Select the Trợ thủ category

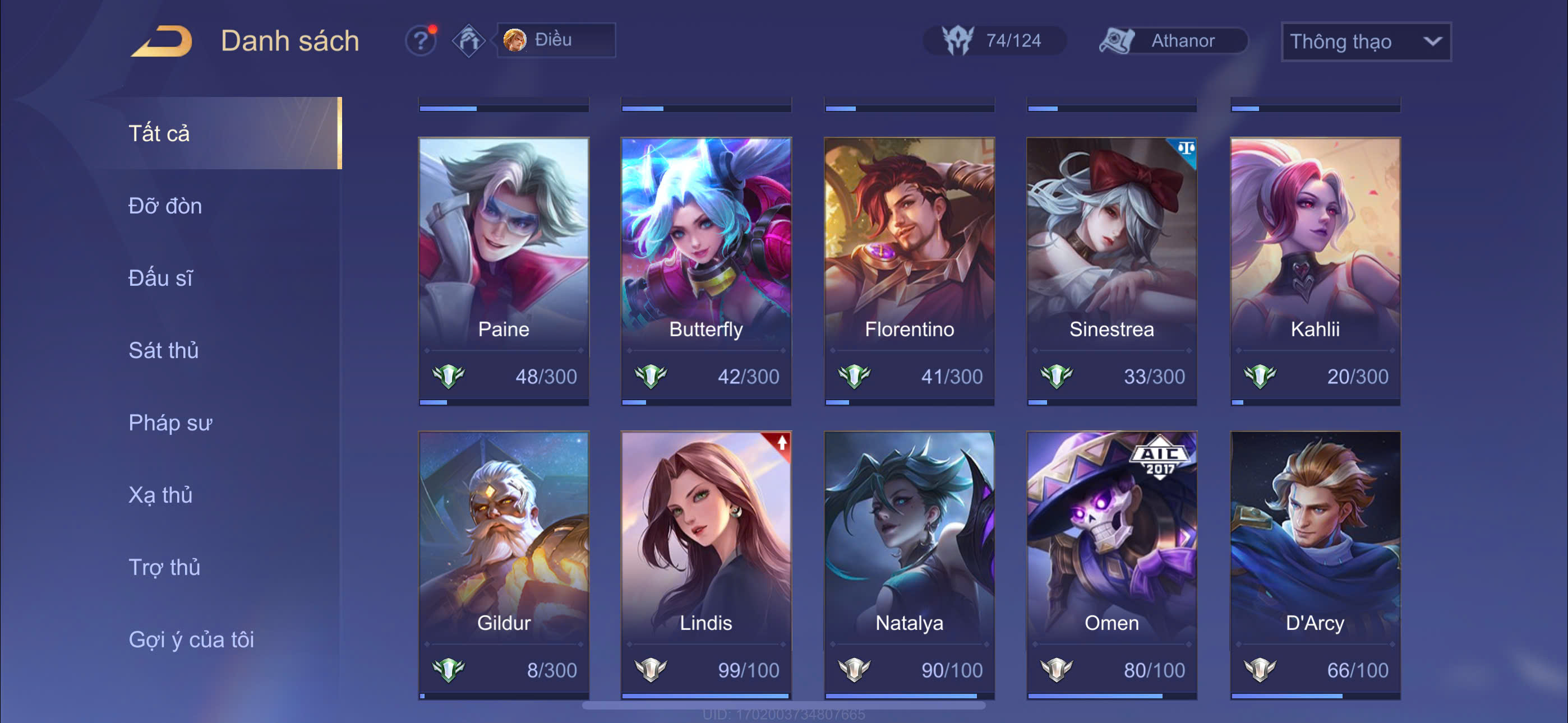(164, 567)
